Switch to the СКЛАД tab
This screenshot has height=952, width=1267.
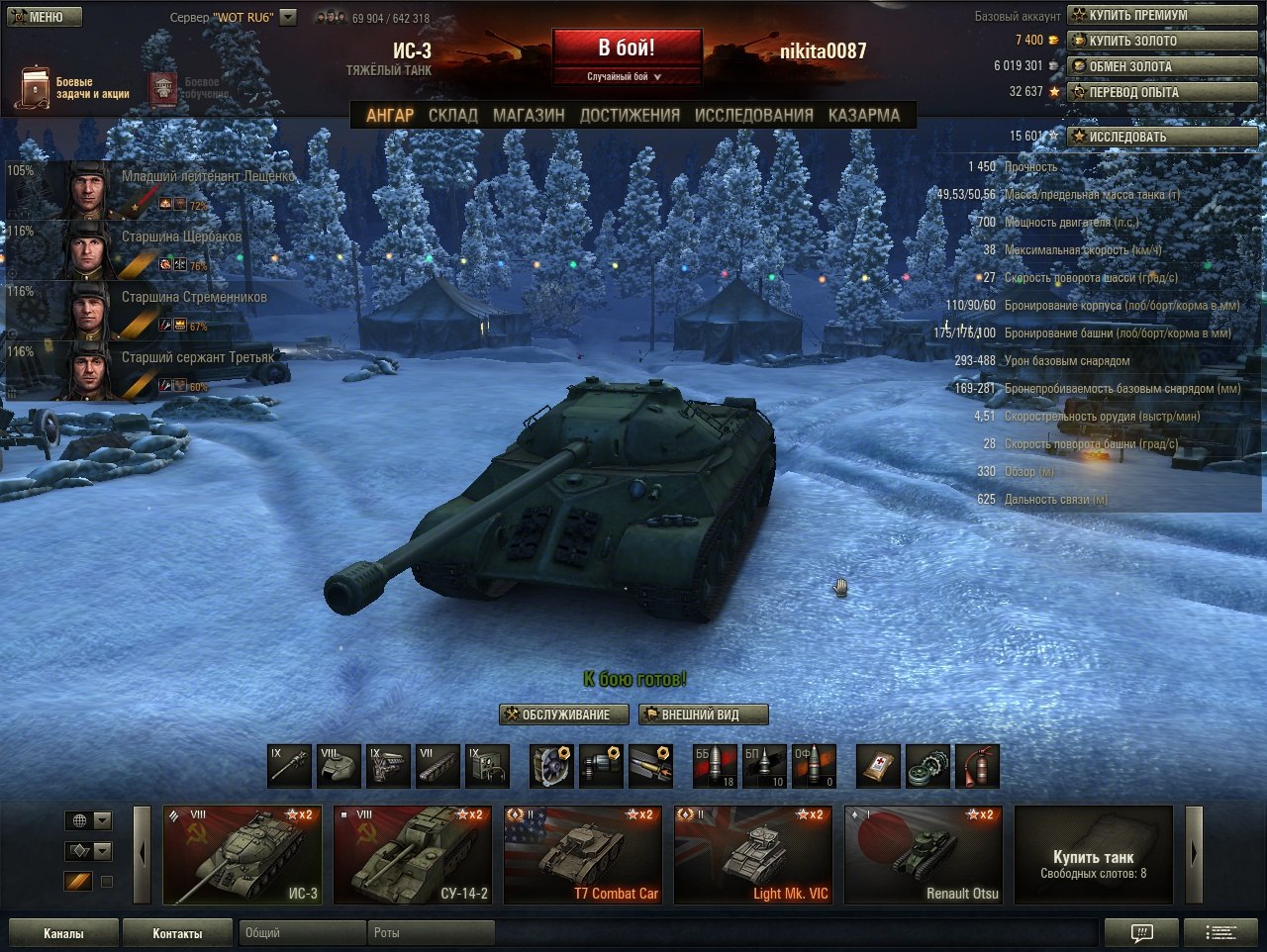(452, 115)
